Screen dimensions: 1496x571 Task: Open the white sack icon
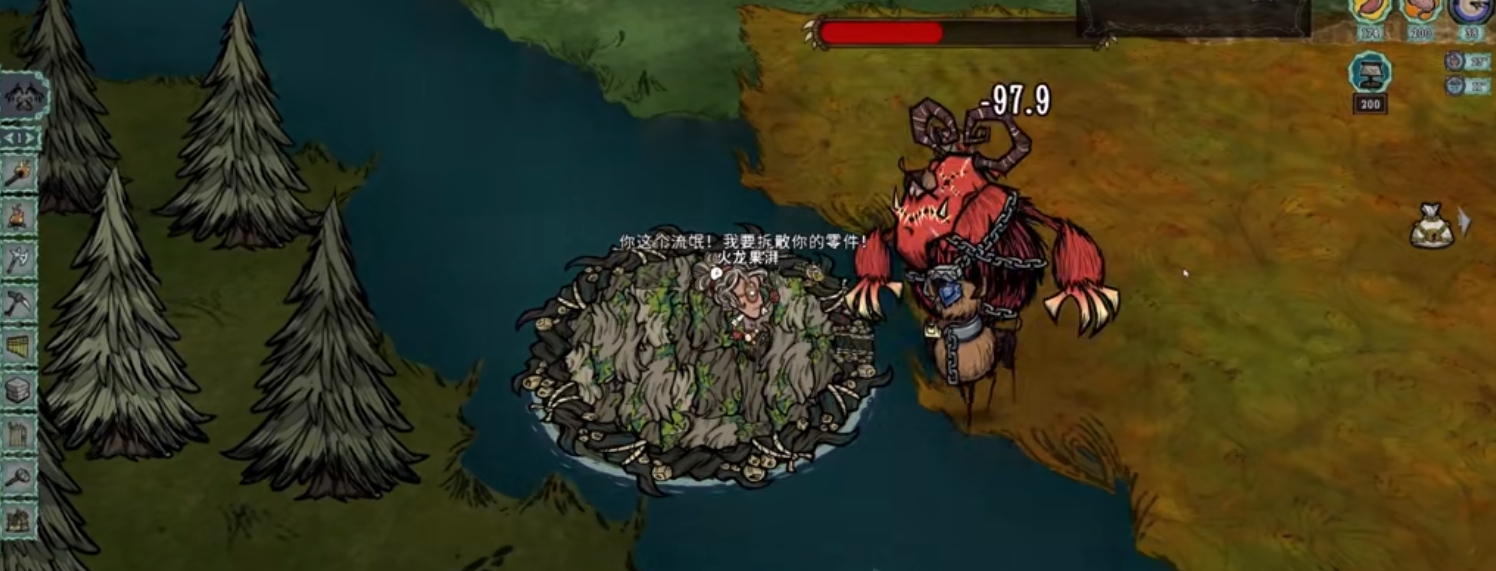pos(1431,226)
